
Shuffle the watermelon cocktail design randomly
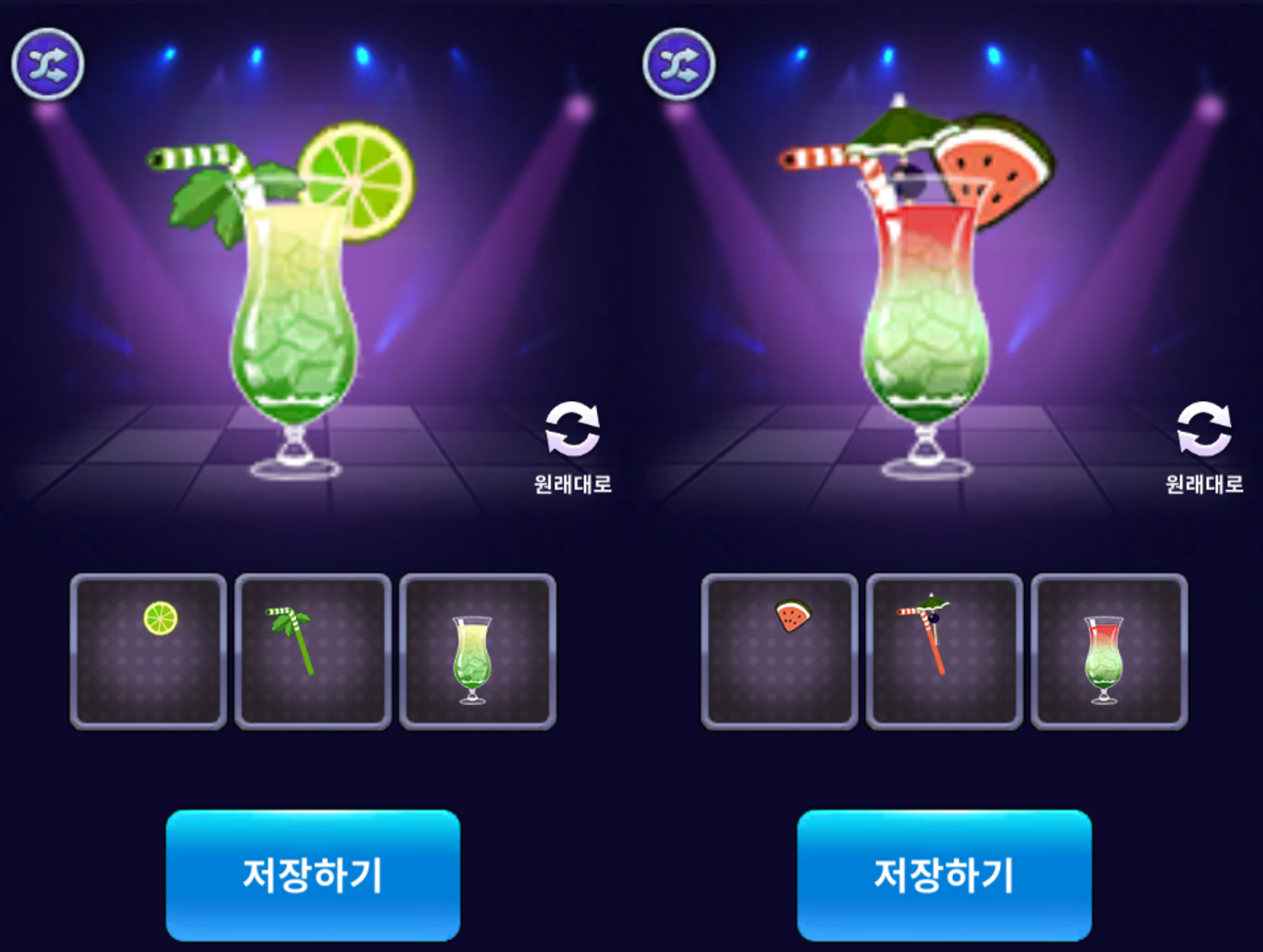click(x=679, y=64)
